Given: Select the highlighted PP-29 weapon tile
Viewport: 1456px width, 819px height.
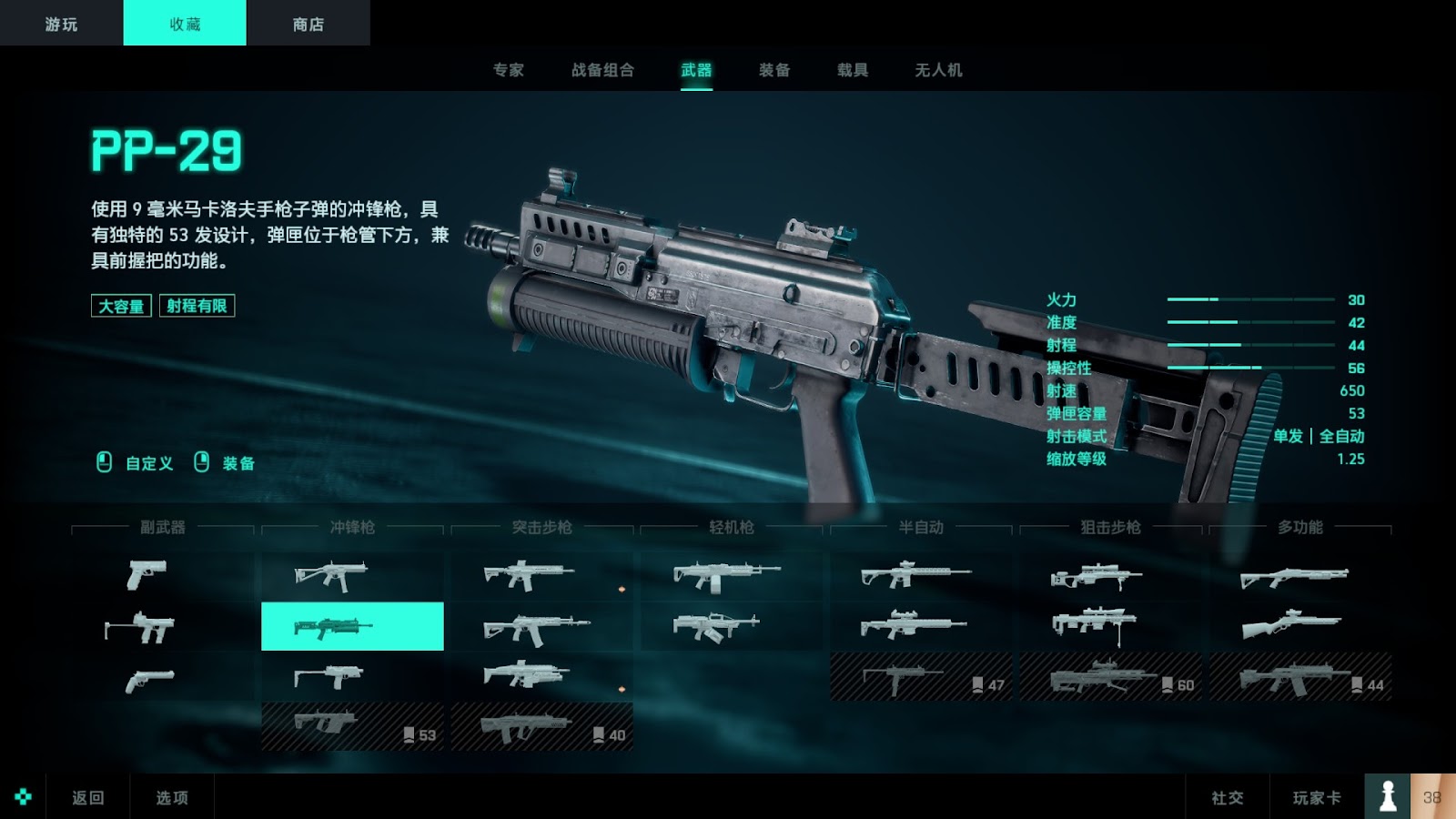Looking at the screenshot, I should (x=352, y=626).
